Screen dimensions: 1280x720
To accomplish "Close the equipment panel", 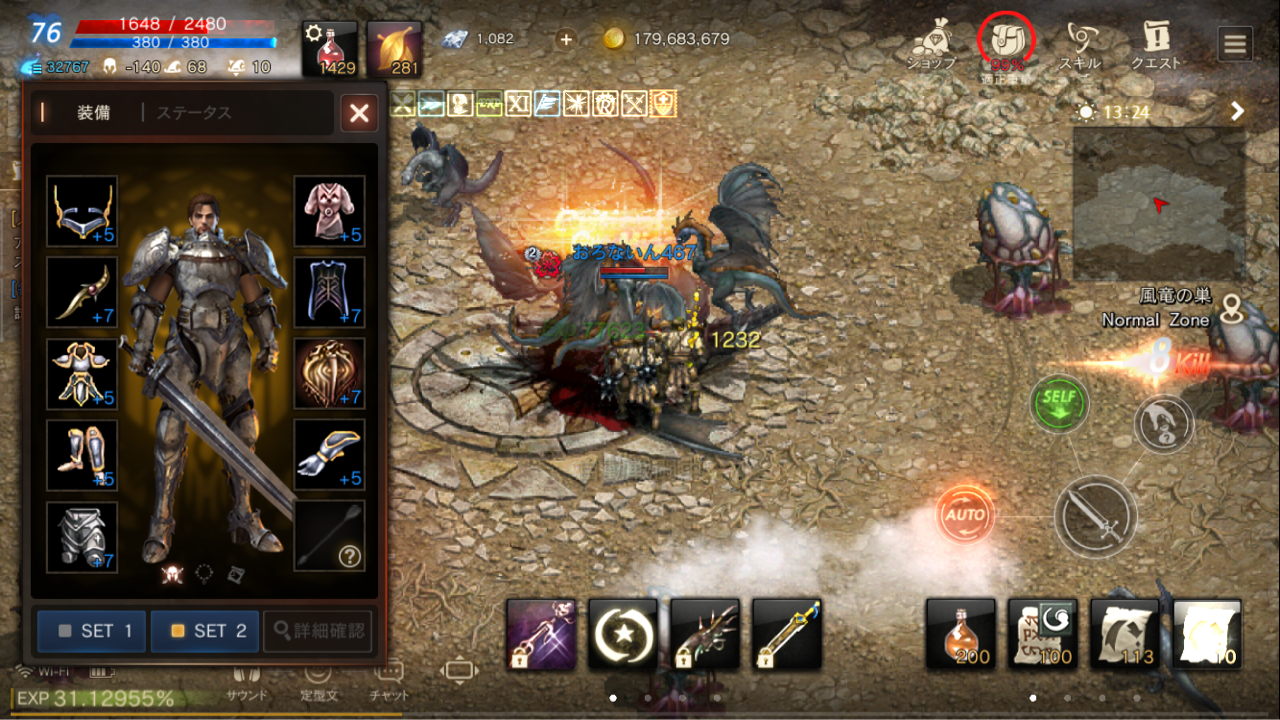I will click(359, 113).
